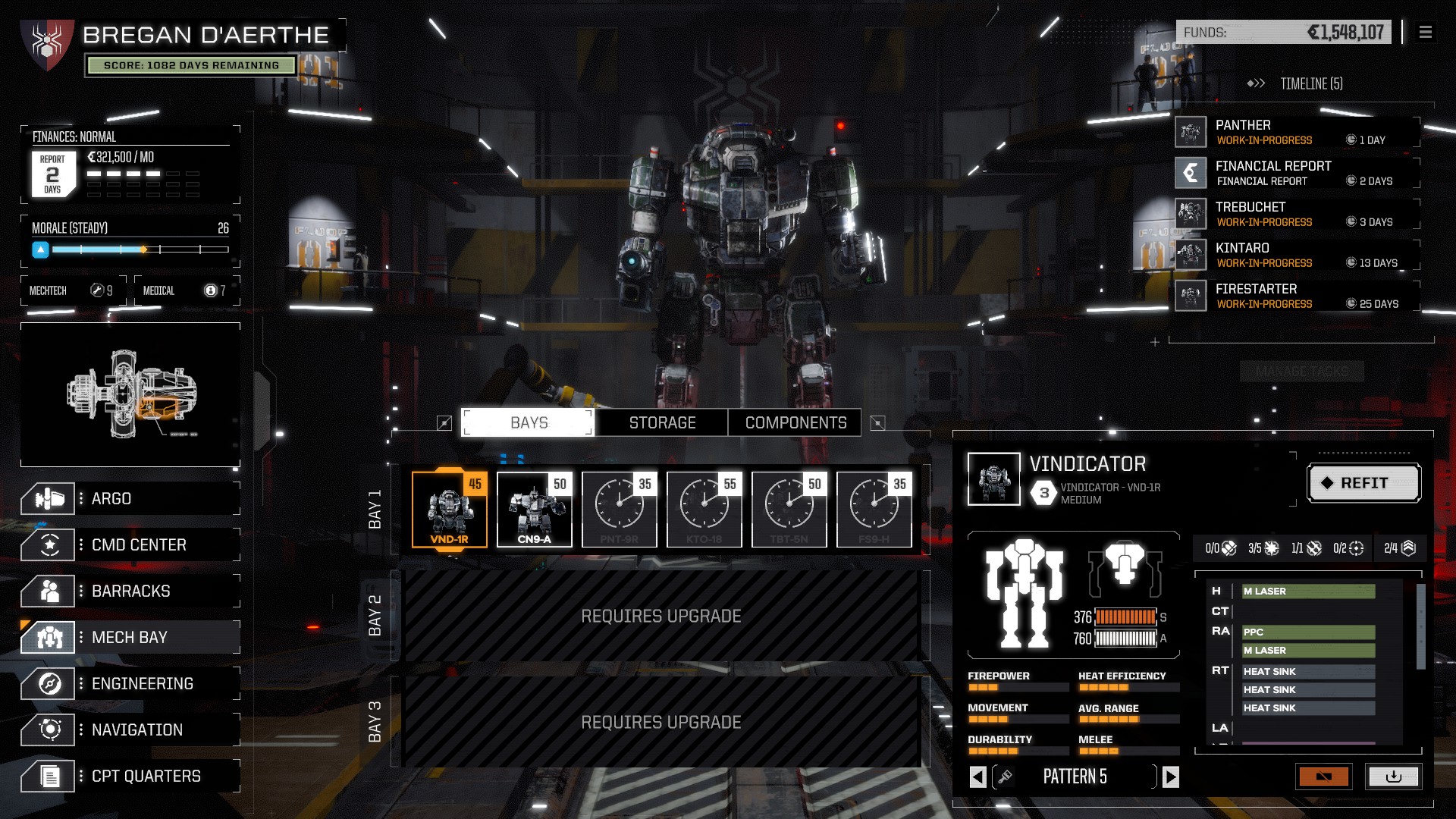Image resolution: width=1456 pixels, height=819 pixels.
Task: Switch to the Components tab
Action: click(795, 423)
